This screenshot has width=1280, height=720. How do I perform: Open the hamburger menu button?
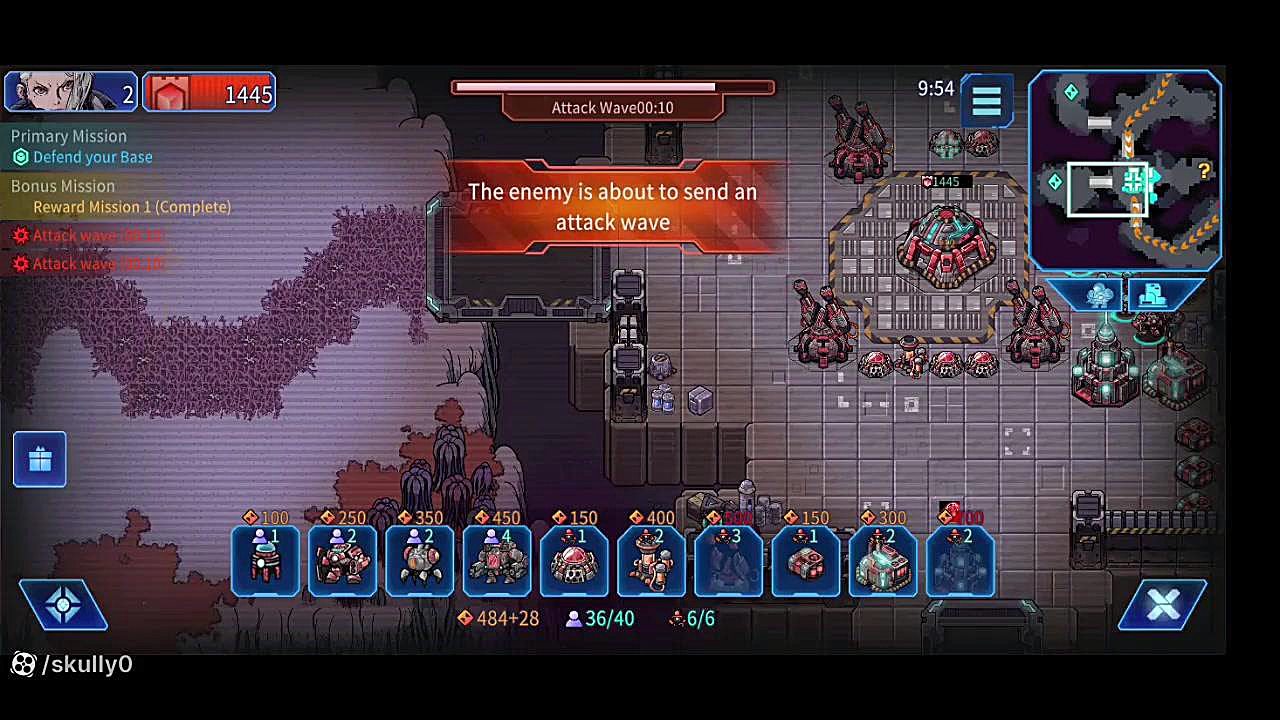(x=986, y=100)
